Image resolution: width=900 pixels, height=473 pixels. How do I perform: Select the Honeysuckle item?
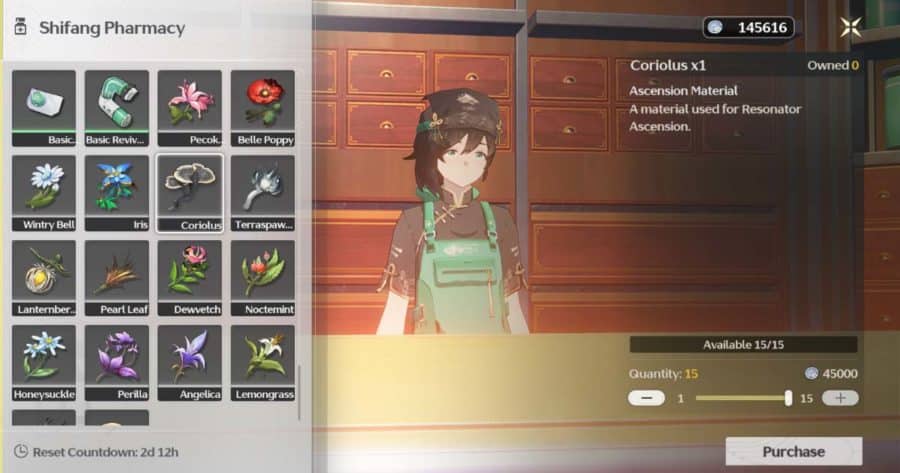click(x=44, y=362)
